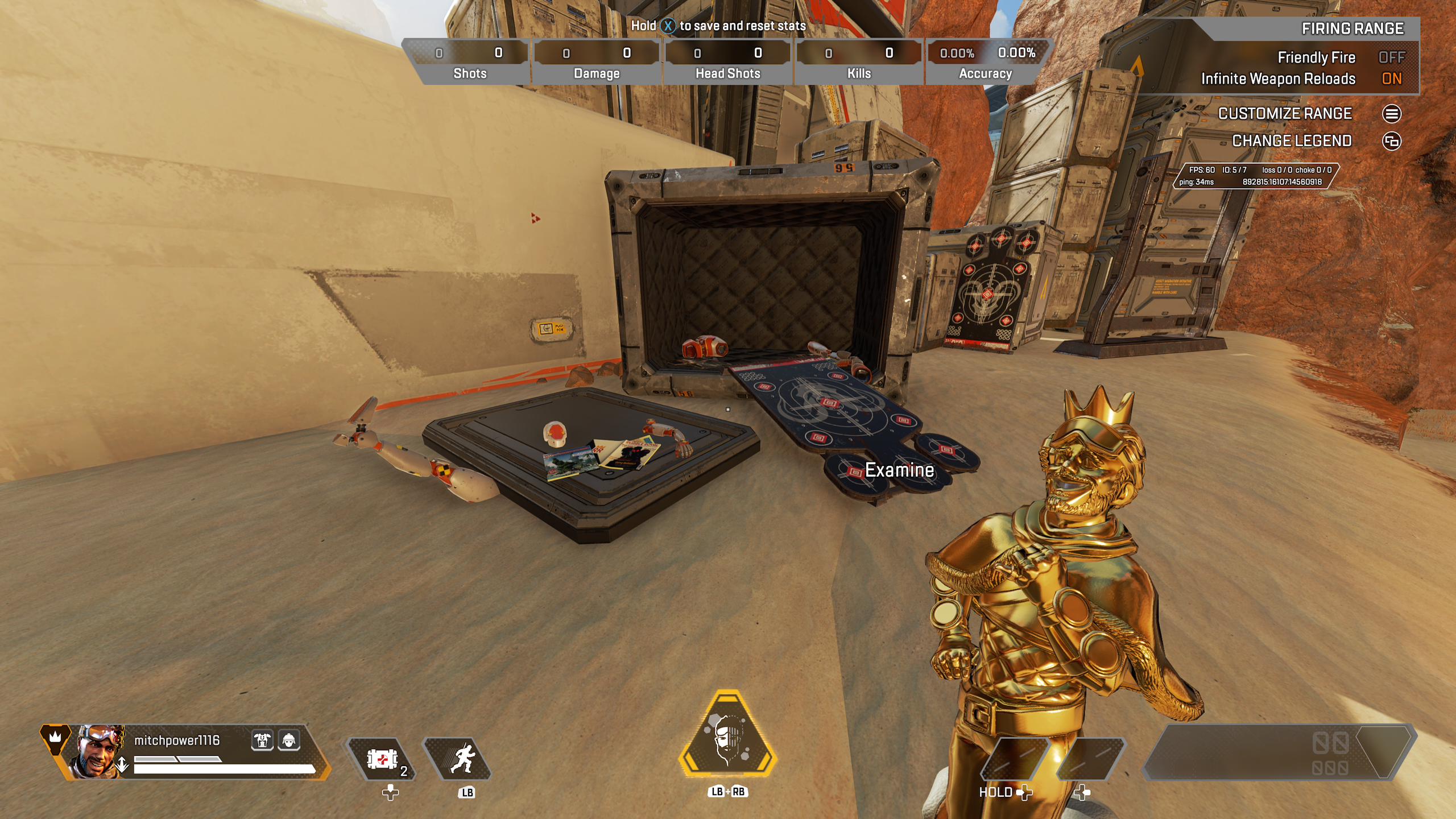Screen dimensions: 1456x819
Task: Select the Head Shots stat counter
Action: tap(727, 61)
